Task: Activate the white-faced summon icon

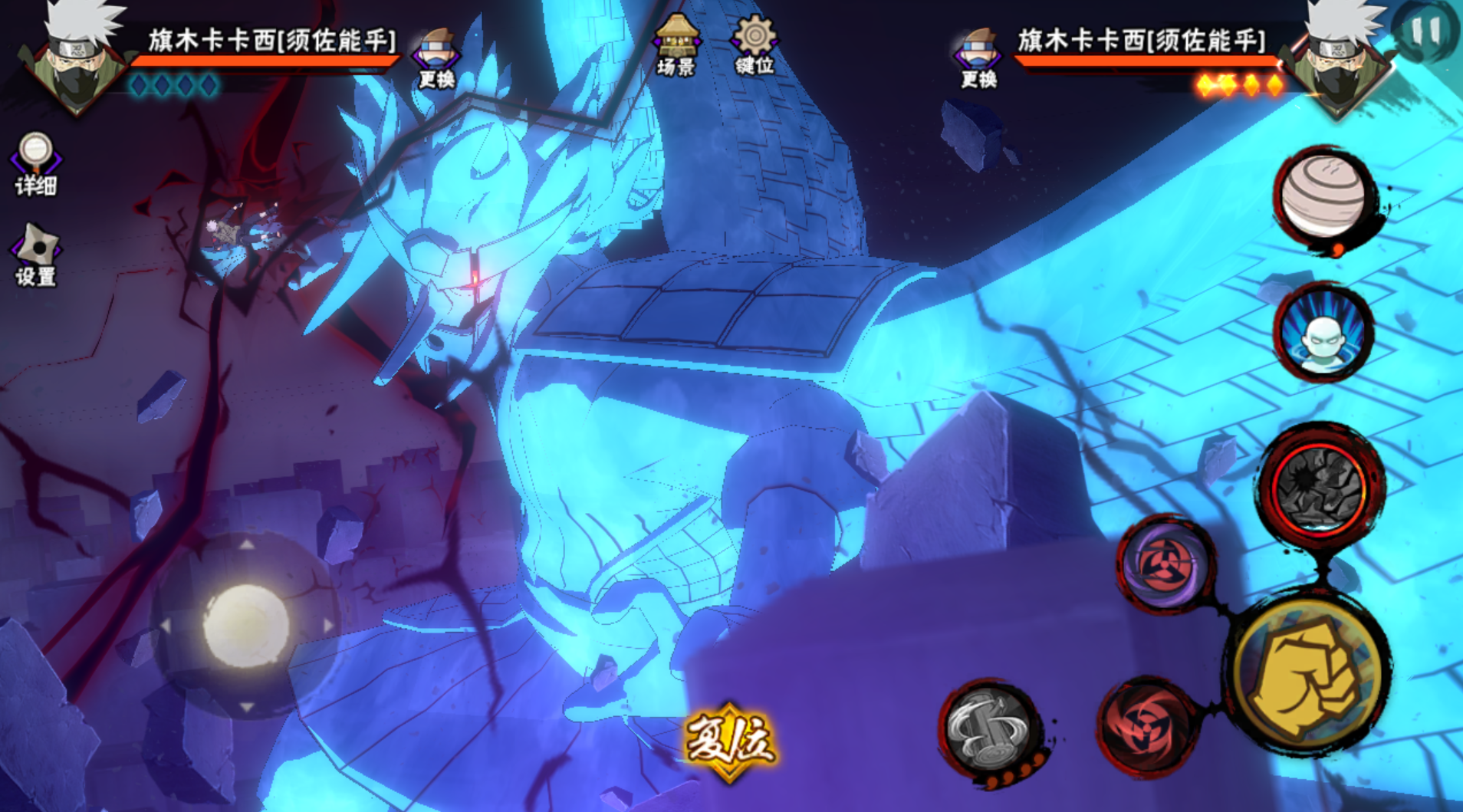Action: click(x=1323, y=334)
